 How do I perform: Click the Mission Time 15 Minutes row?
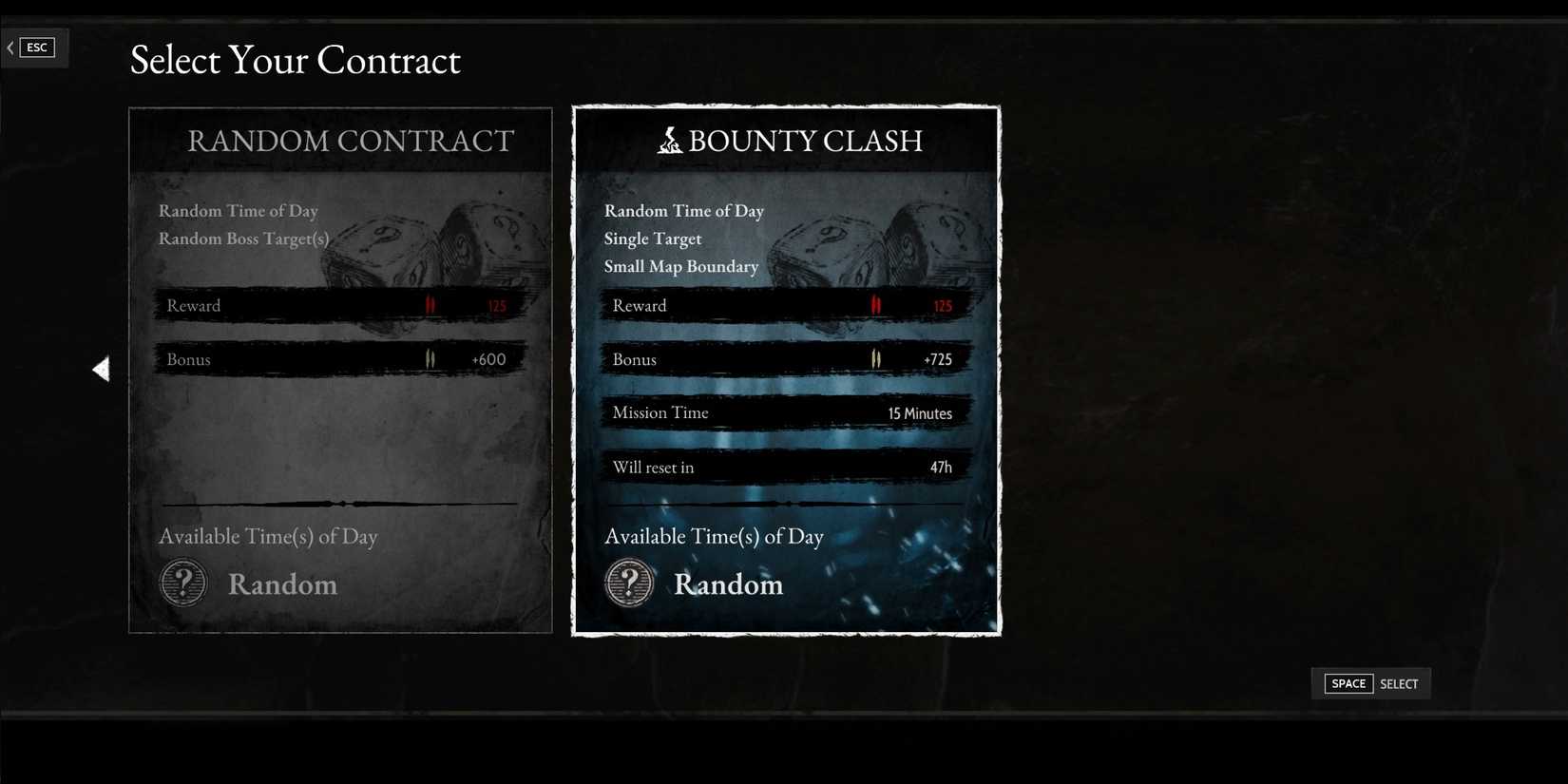[x=786, y=412]
